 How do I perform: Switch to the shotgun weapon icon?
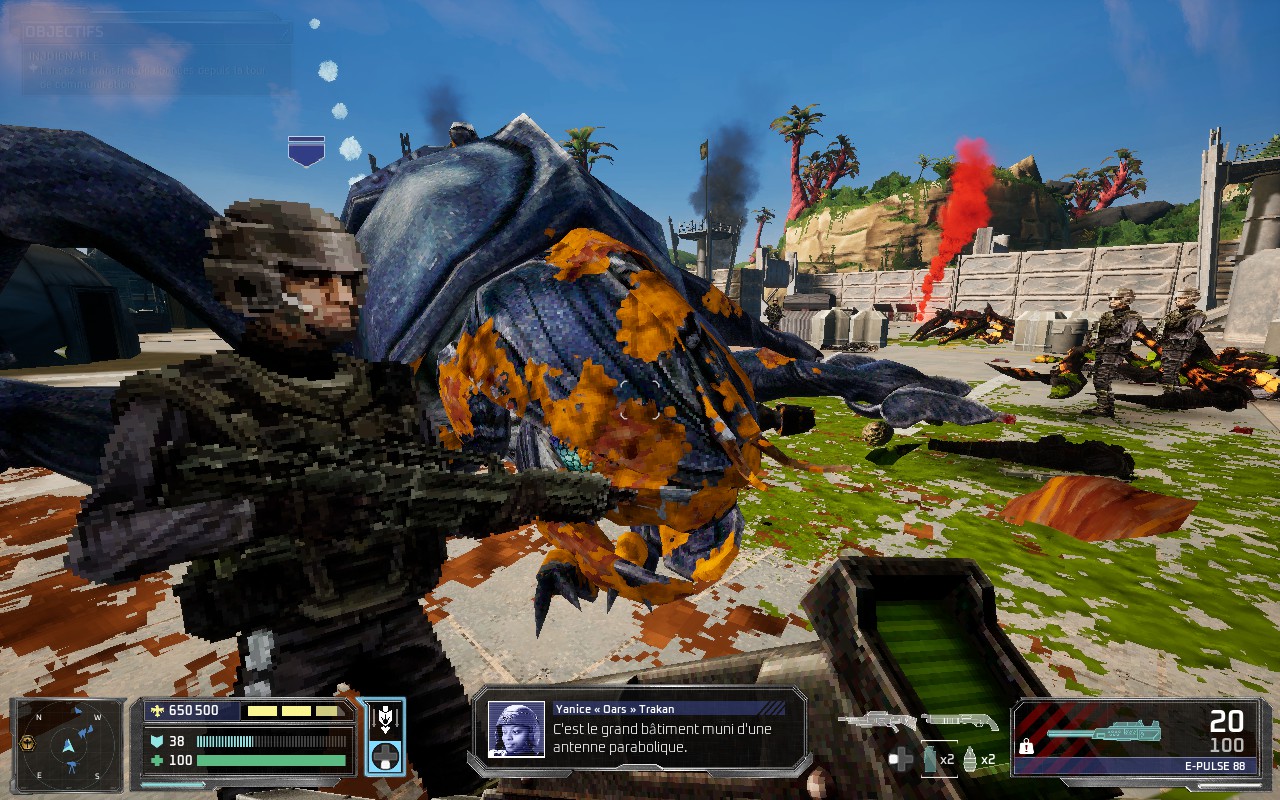[x=959, y=720]
